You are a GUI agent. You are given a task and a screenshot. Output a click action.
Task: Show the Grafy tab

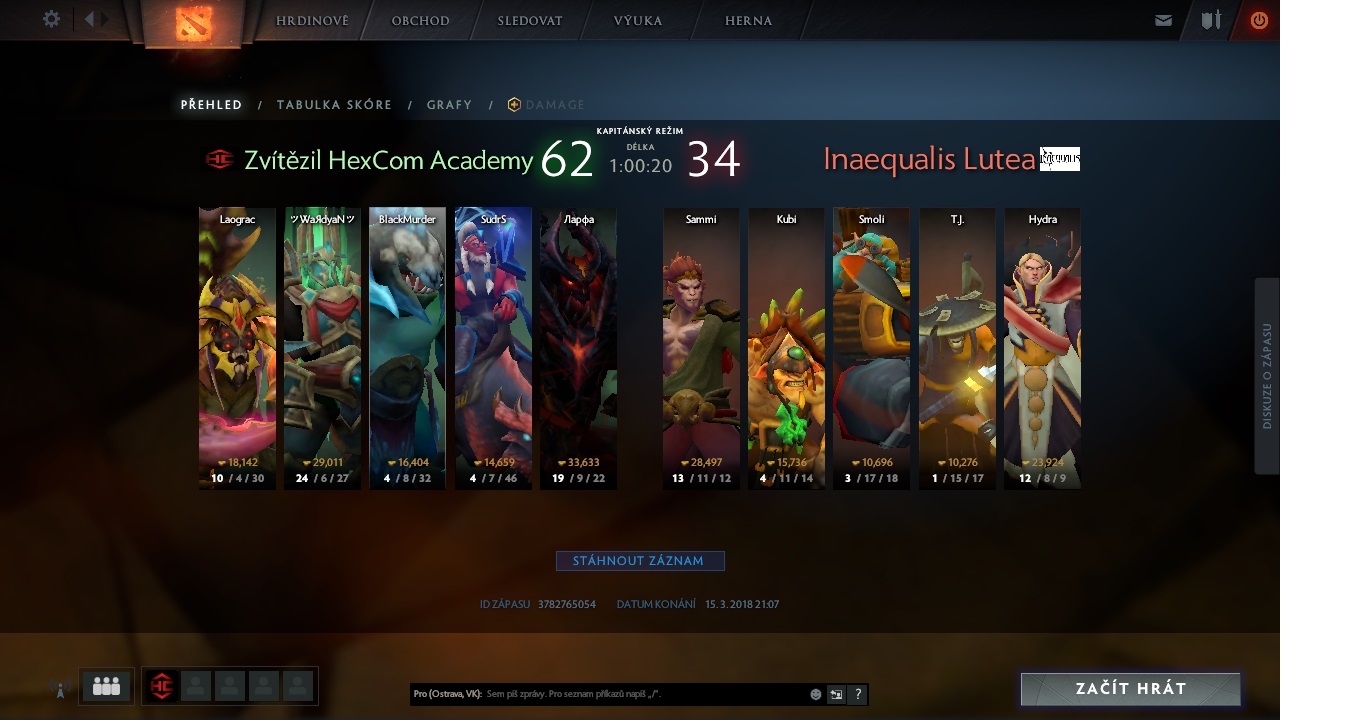click(x=449, y=105)
